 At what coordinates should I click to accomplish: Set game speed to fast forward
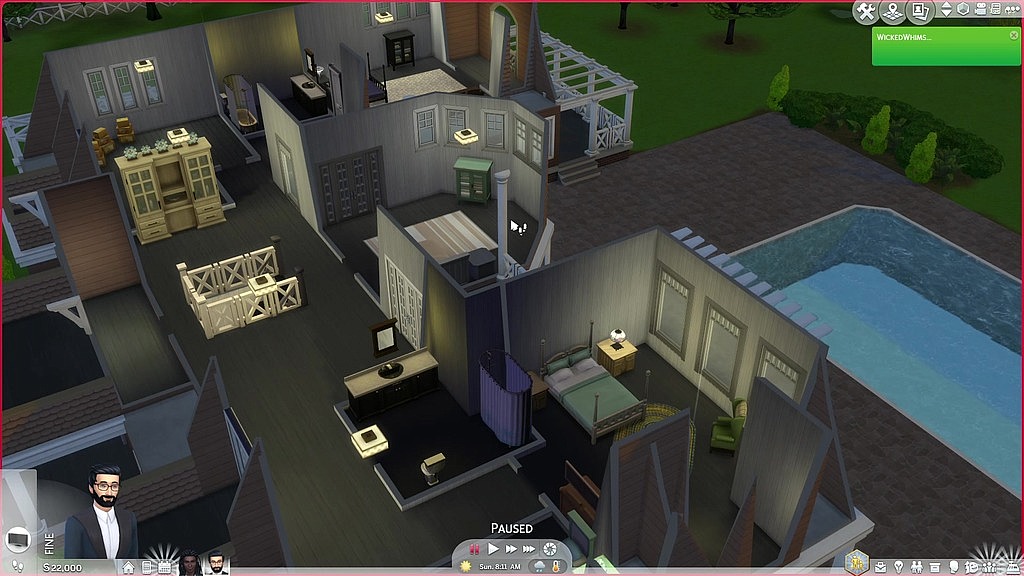tap(511, 549)
